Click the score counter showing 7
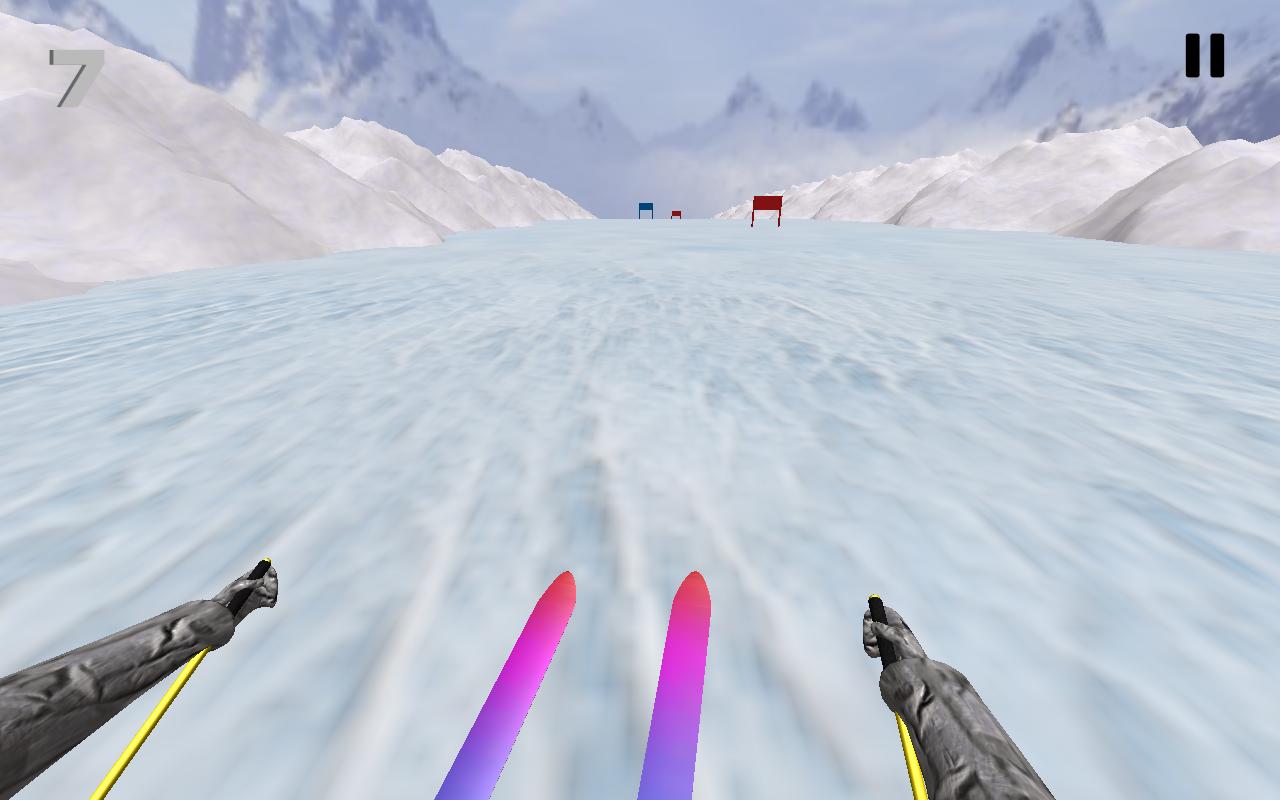Viewport: 1280px width, 800px height. tap(75, 75)
